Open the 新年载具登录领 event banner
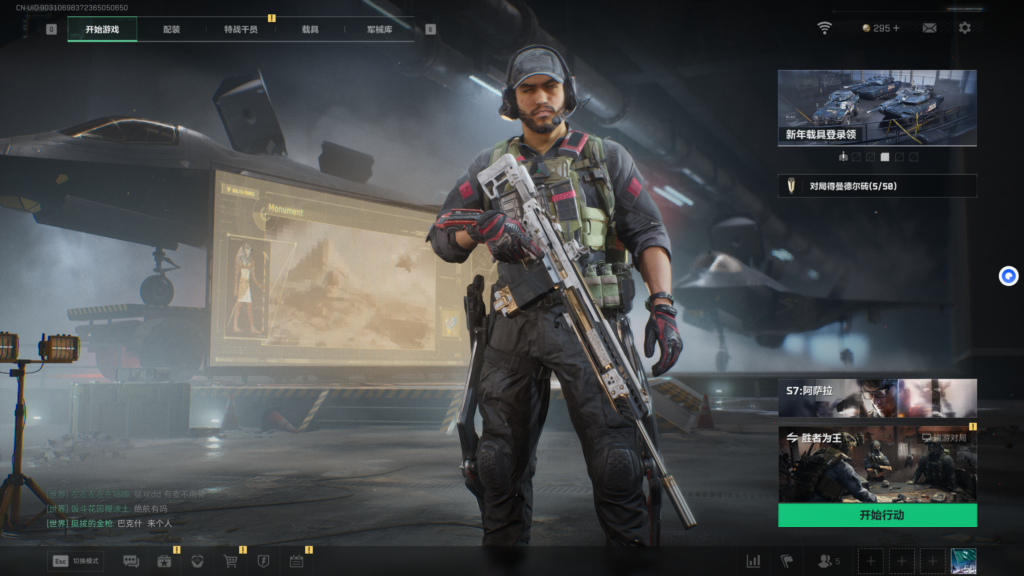This screenshot has width=1024, height=576. coord(877,107)
